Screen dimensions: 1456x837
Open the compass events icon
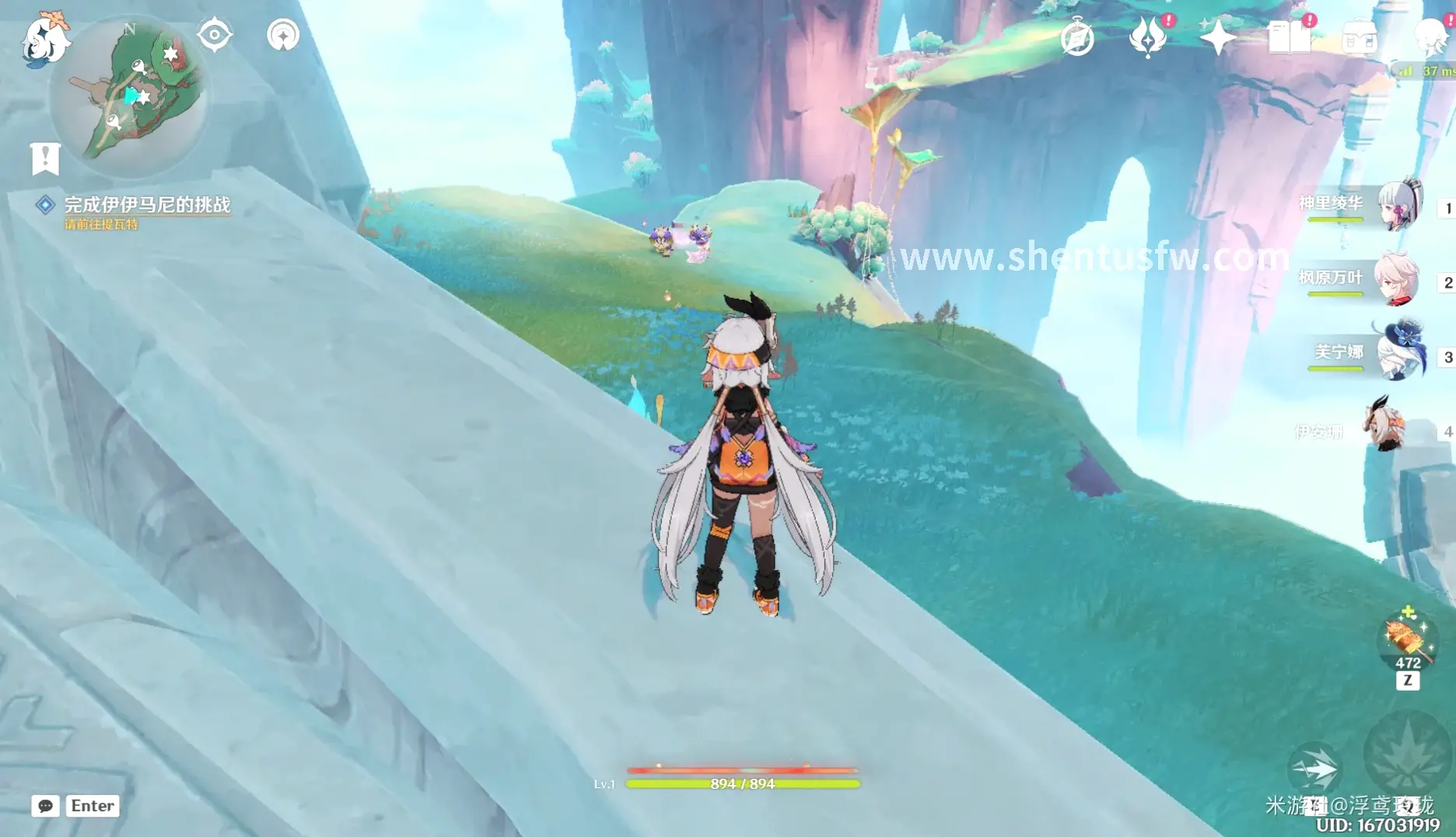coord(1077,38)
